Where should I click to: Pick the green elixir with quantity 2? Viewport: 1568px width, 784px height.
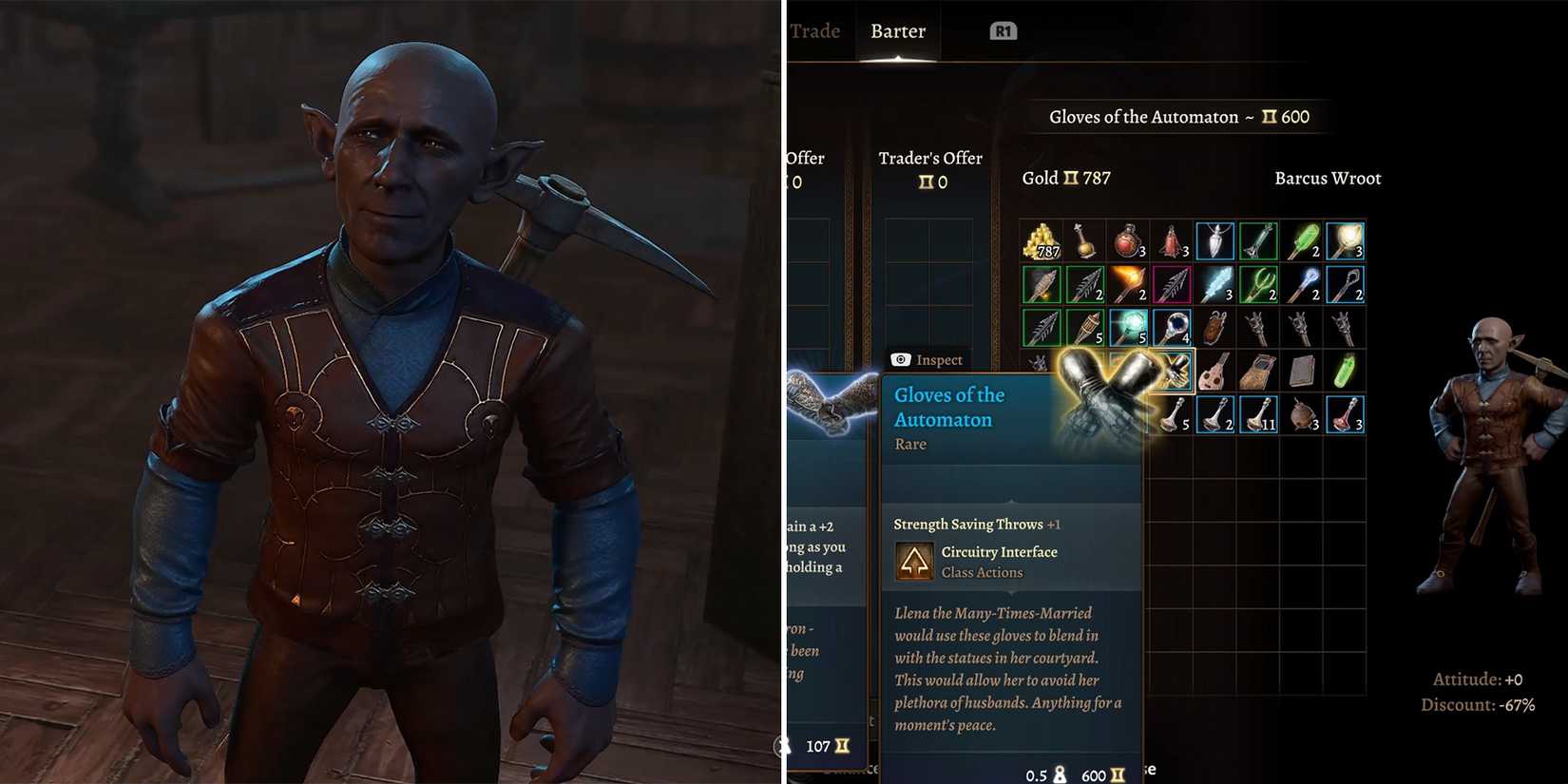[x=1302, y=241]
